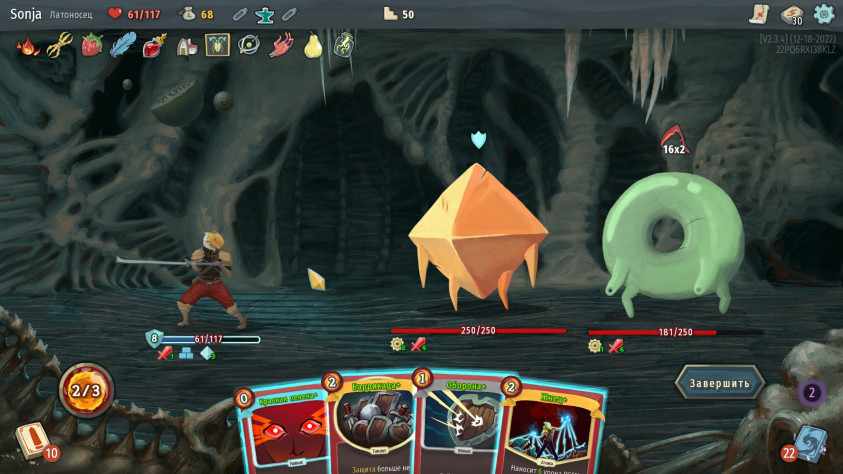The height and width of the screenshot is (474, 843).
Task: Inspect the red potion flask relic
Action: [154, 45]
